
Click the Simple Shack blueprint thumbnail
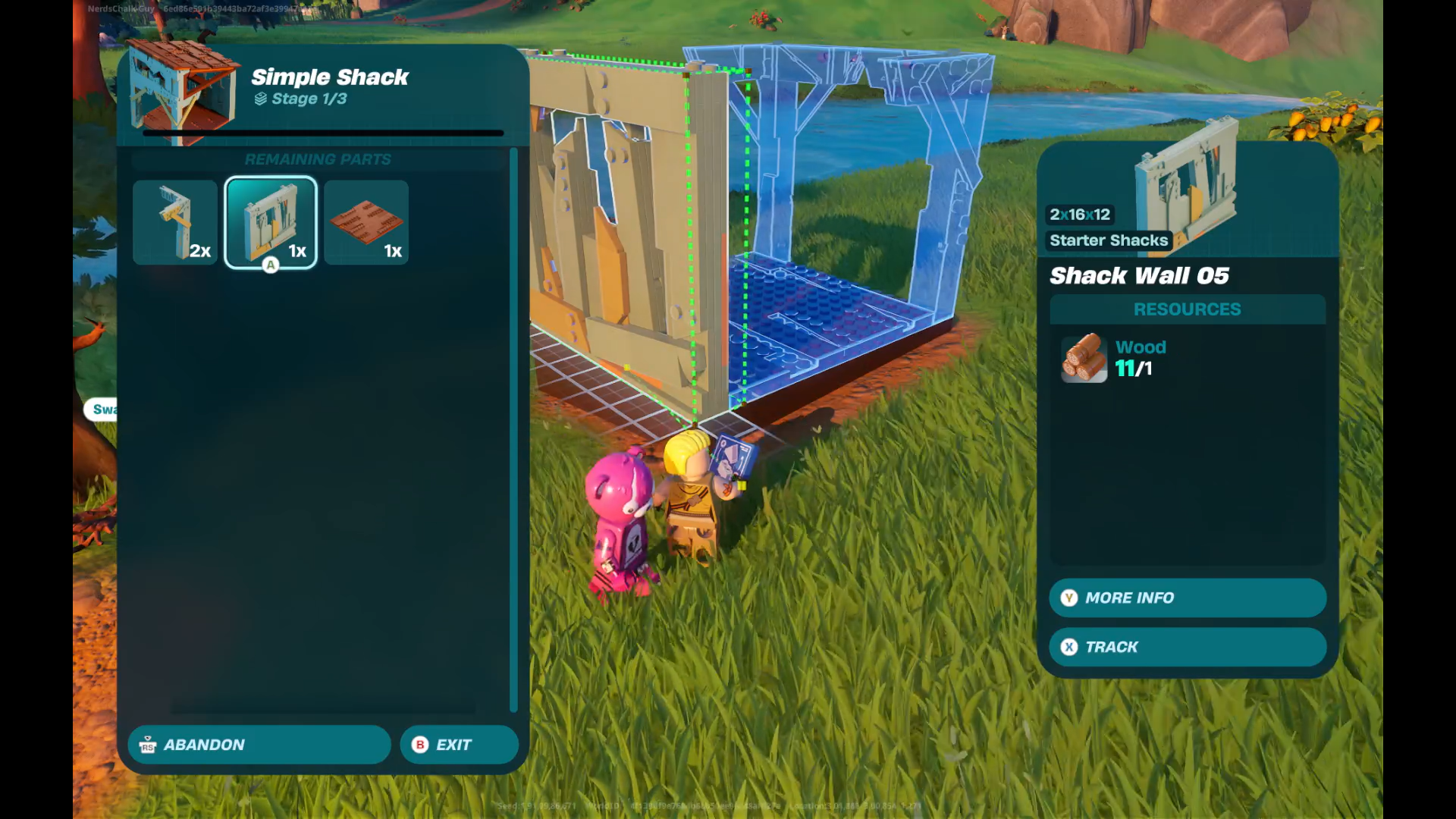point(182,91)
